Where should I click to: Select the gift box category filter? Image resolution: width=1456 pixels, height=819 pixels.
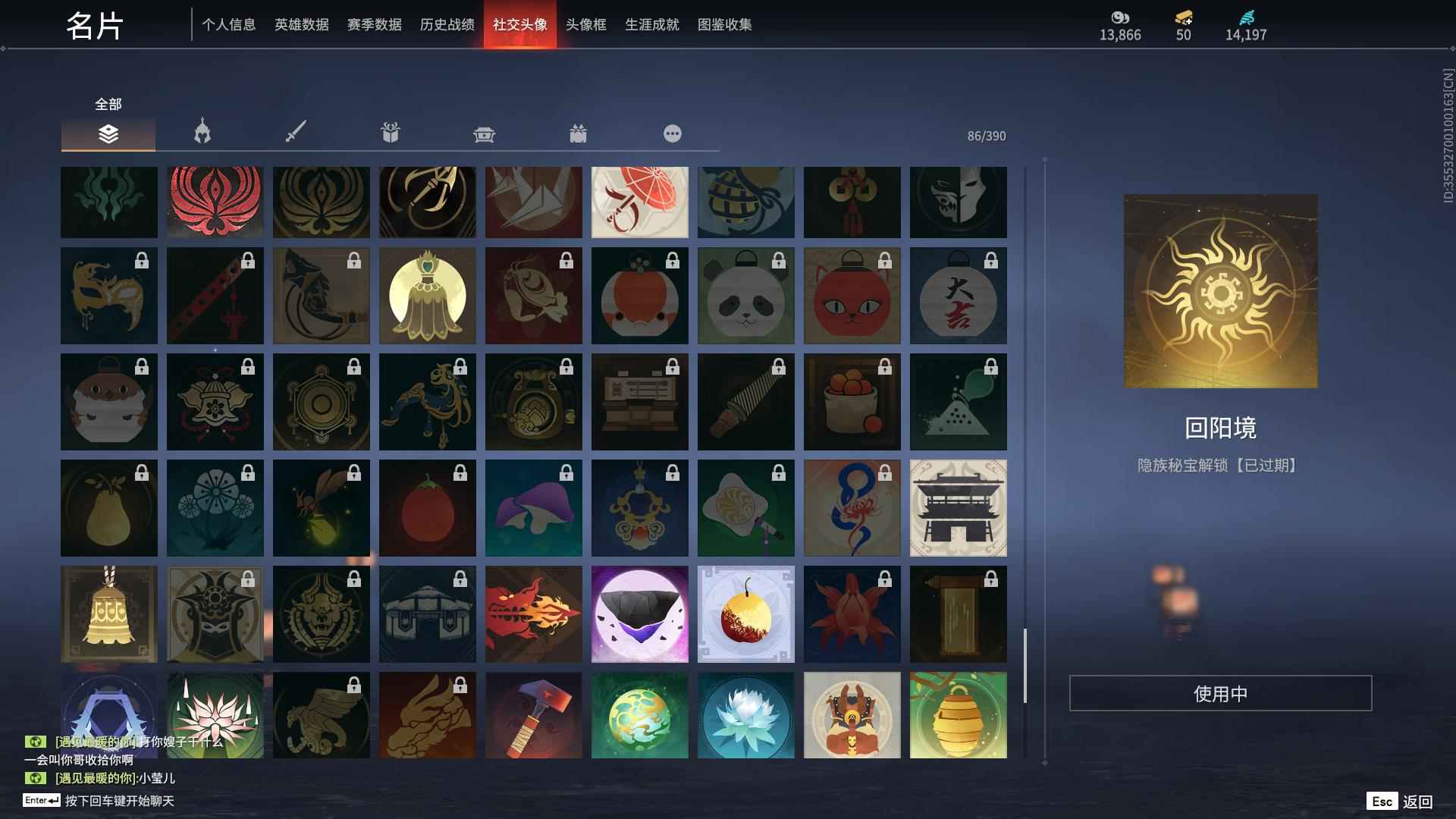point(579,133)
